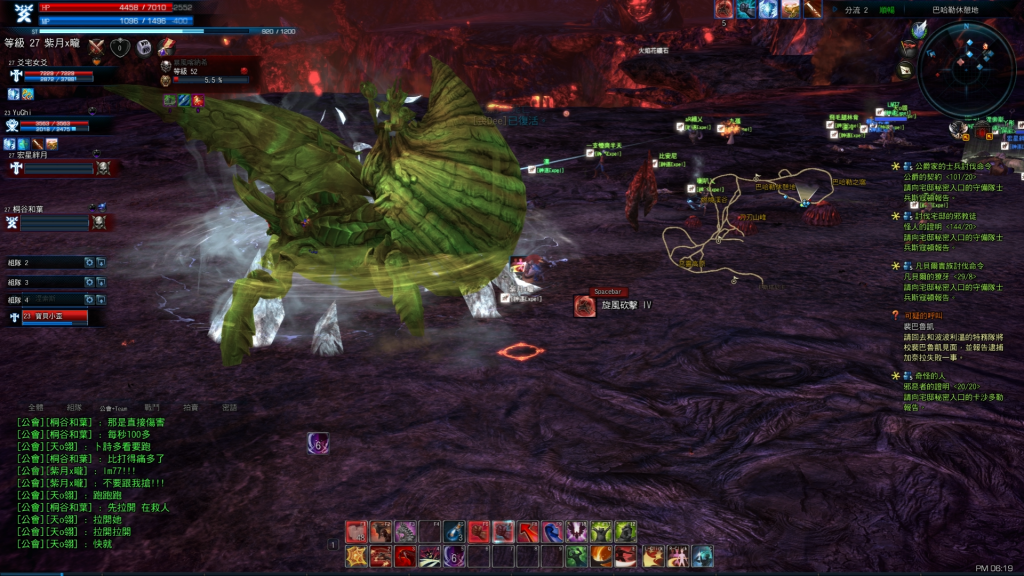Image resolution: width=1024 pixels, height=576 pixels.
Task: Switch to the 全體 chat tab
Action: [36, 408]
